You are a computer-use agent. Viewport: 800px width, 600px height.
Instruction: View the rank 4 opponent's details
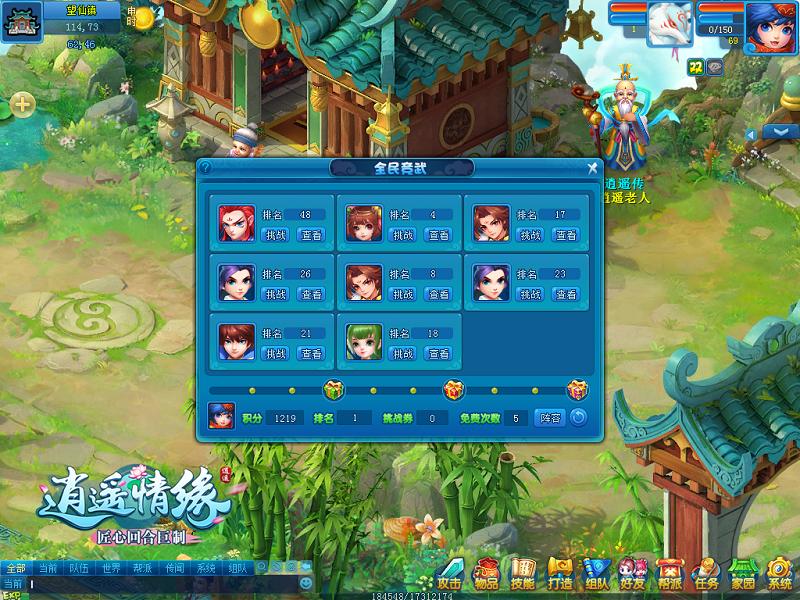coord(438,235)
